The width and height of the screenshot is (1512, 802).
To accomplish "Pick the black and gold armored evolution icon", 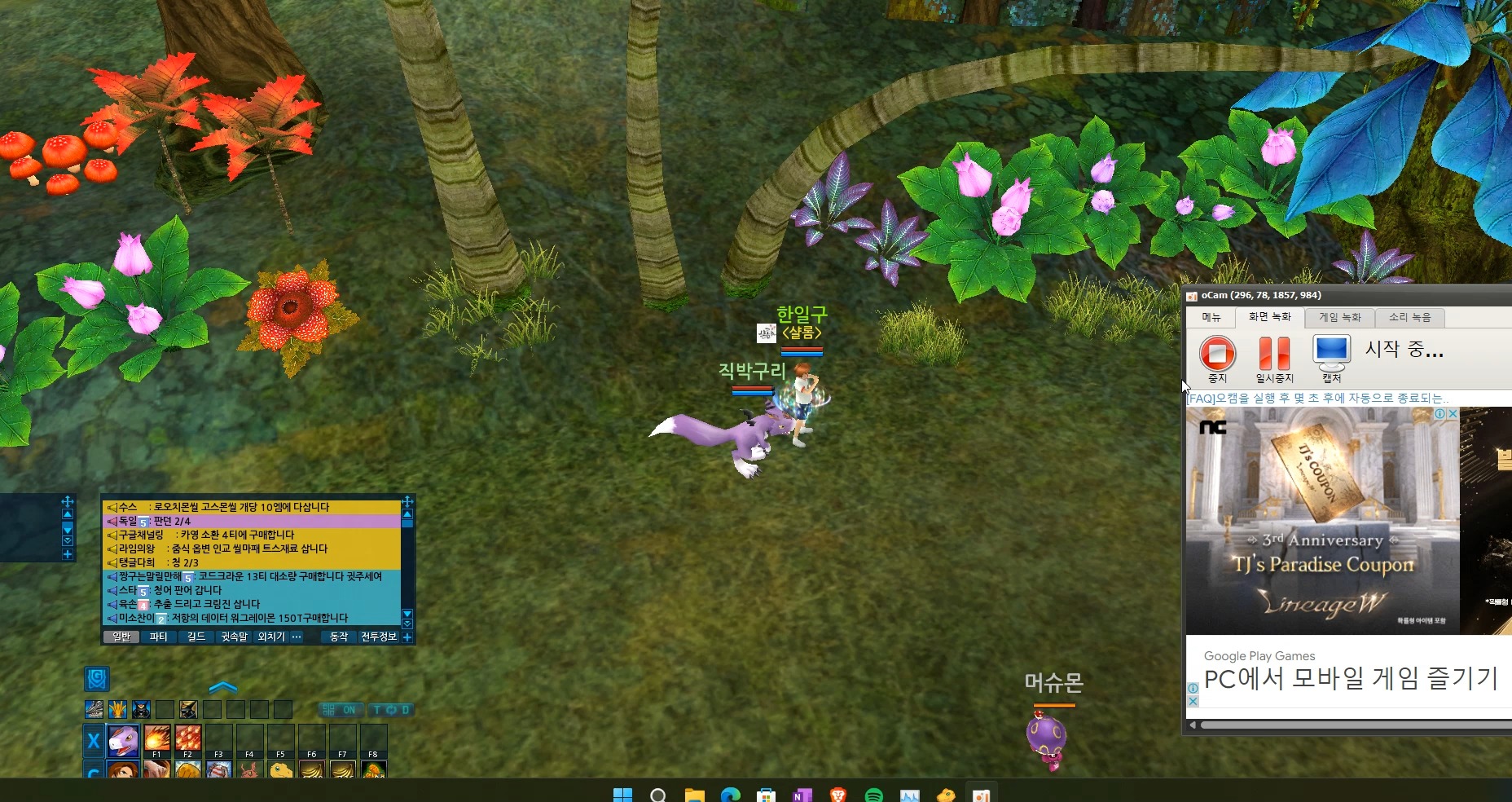I will pos(188,709).
